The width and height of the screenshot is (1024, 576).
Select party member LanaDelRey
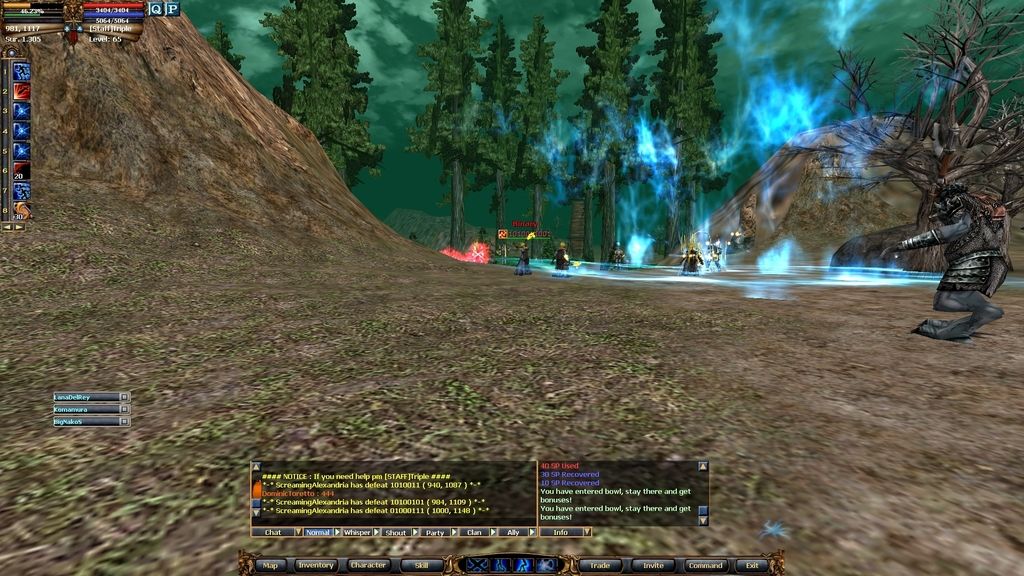click(x=85, y=397)
